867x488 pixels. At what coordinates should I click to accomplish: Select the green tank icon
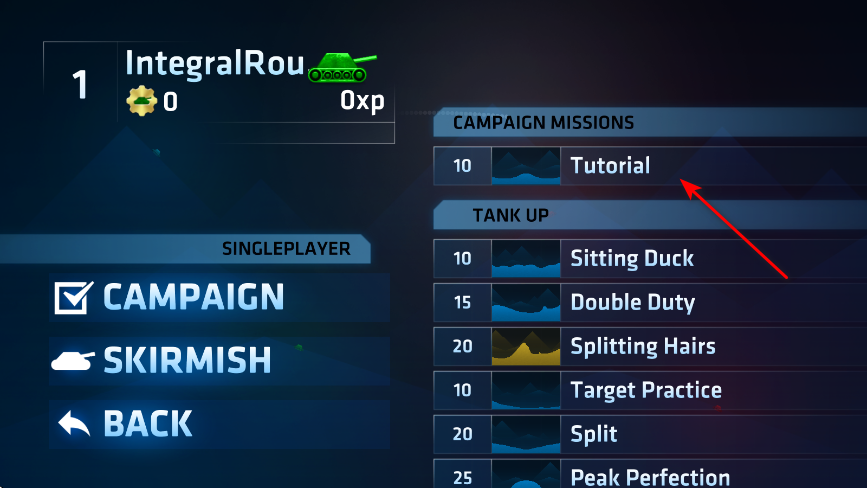(x=343, y=67)
